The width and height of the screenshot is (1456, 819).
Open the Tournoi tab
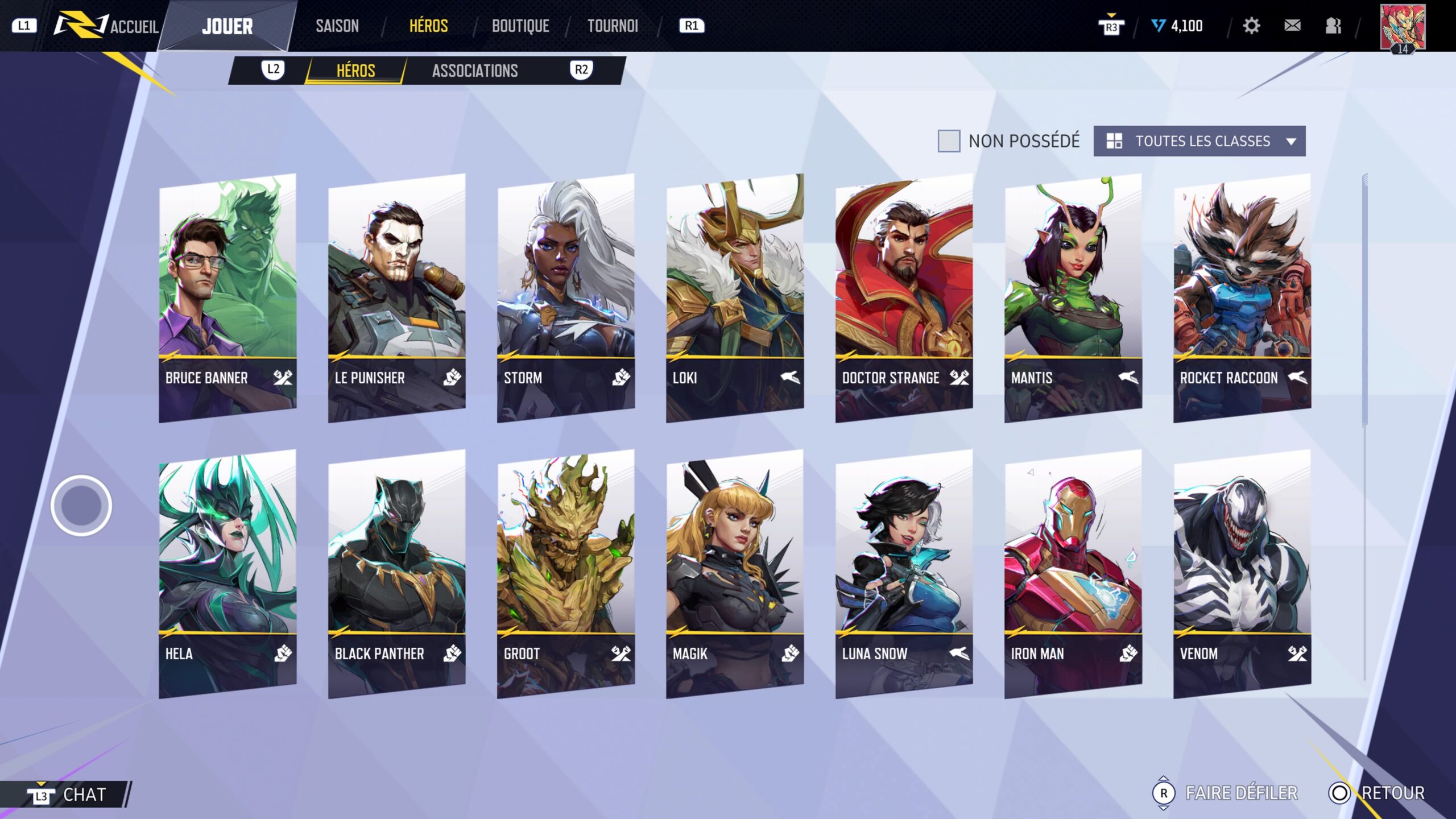pos(613,26)
